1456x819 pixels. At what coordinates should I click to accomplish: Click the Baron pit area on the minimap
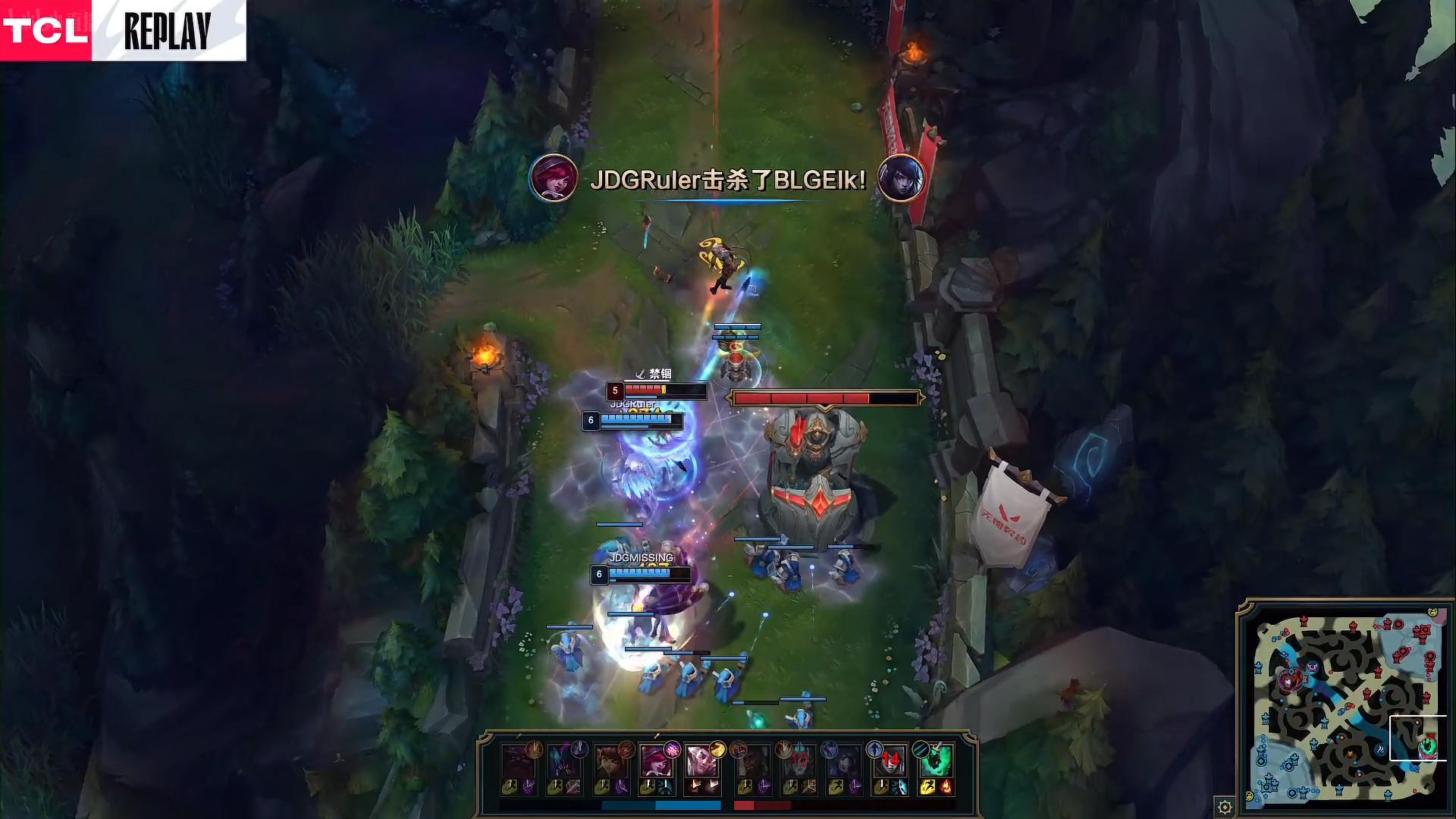[1313, 667]
